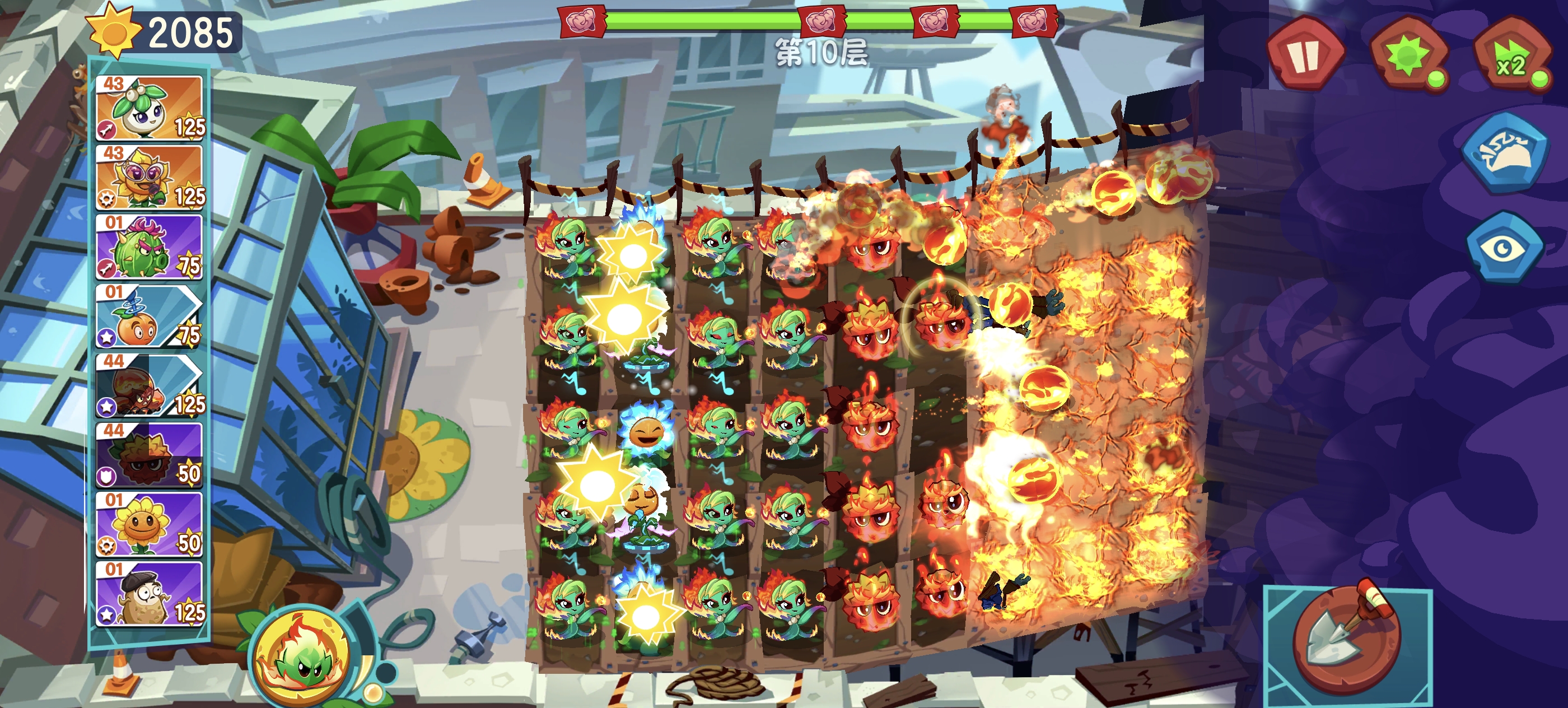Pick the Sunflower seed card
The image size is (1568, 708).
[x=150, y=525]
